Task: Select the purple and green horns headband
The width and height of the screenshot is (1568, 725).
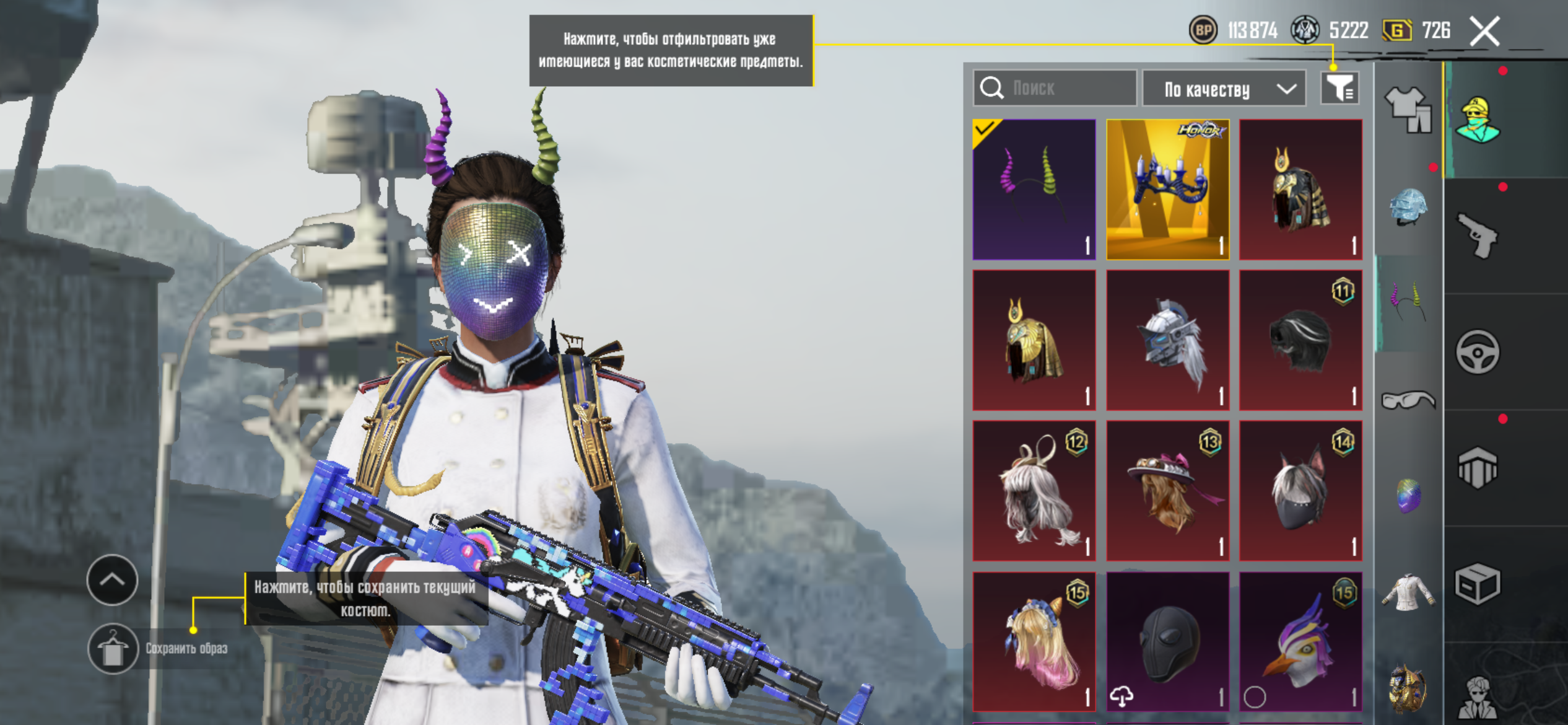Action: click(1034, 189)
